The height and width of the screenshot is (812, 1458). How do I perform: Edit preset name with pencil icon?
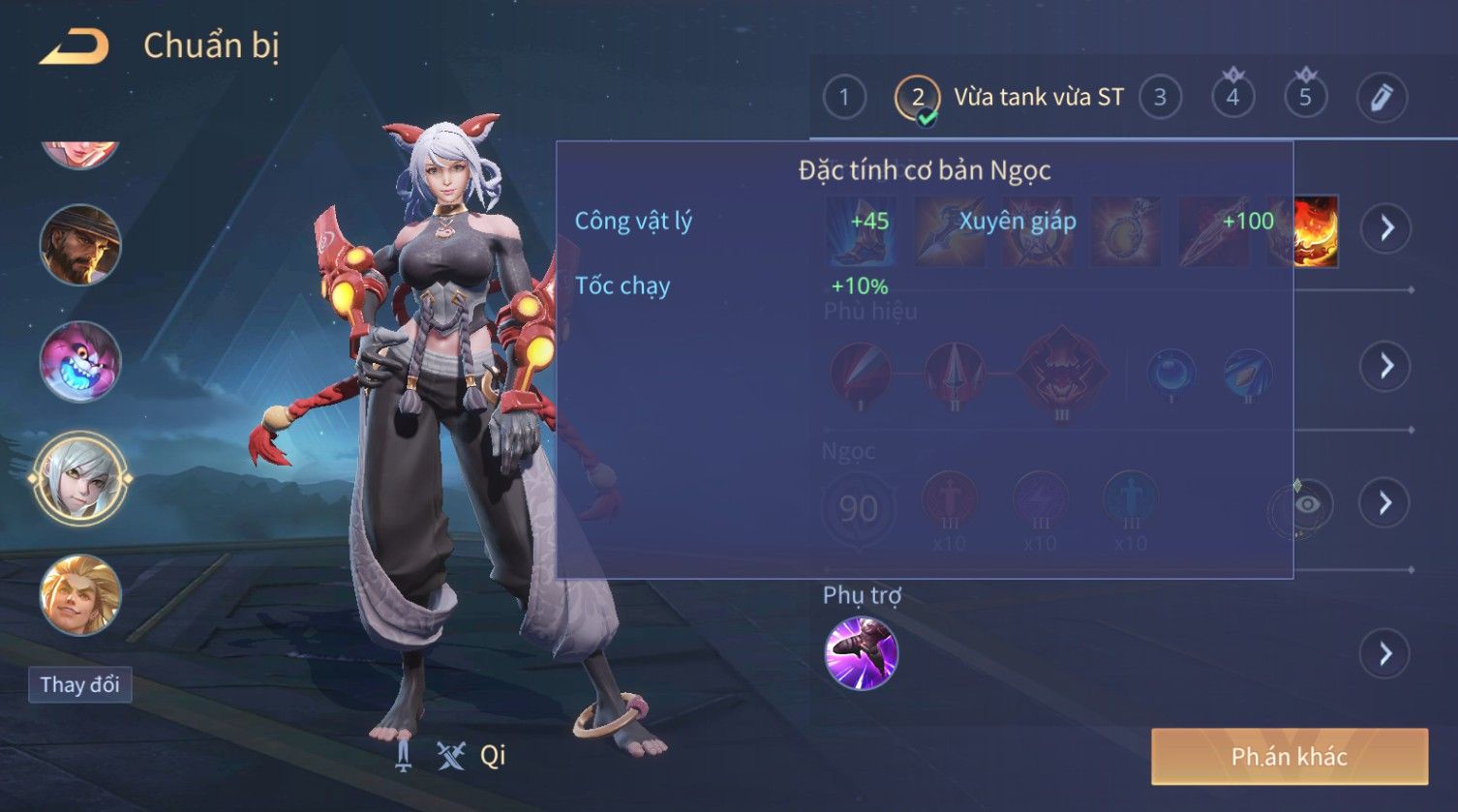click(1382, 97)
